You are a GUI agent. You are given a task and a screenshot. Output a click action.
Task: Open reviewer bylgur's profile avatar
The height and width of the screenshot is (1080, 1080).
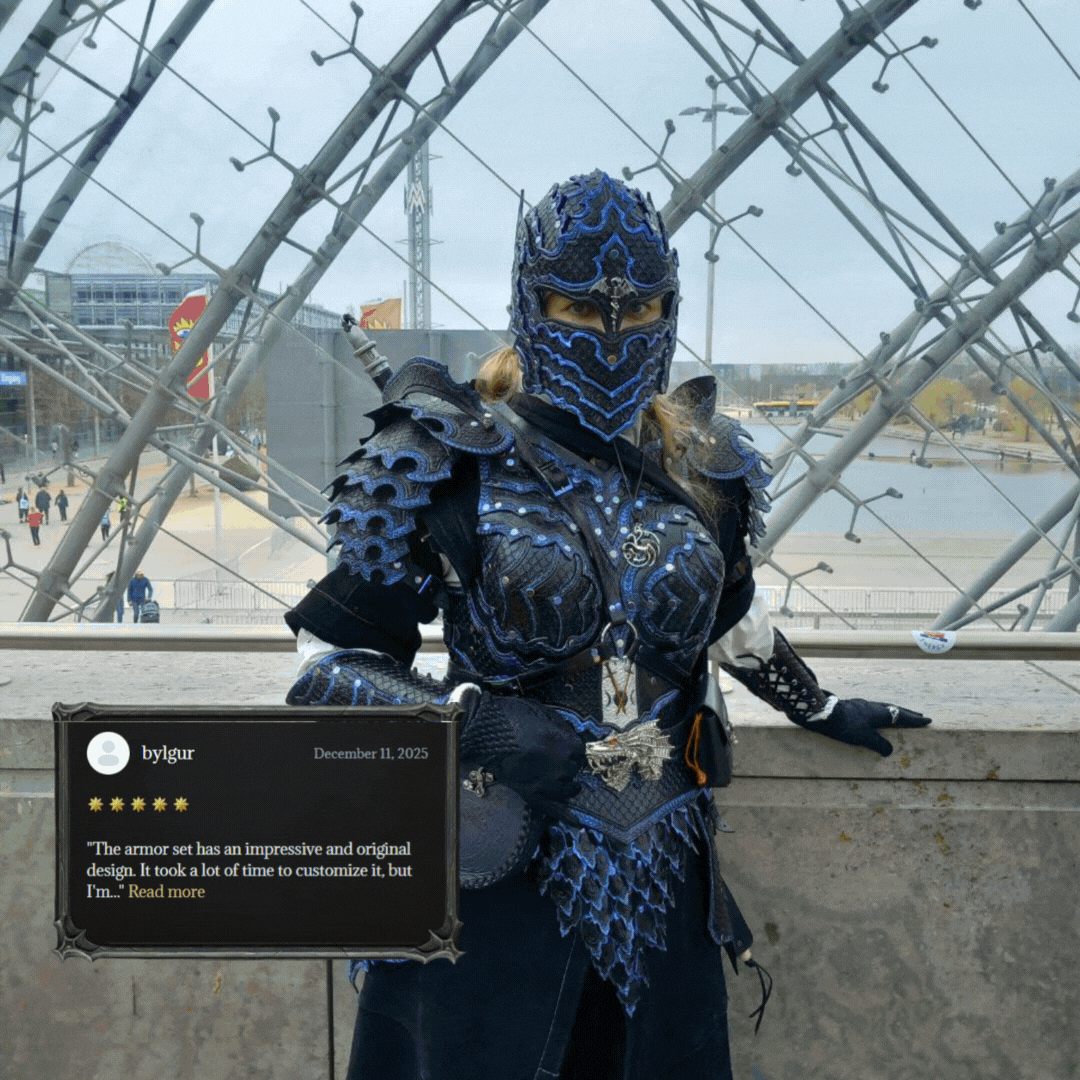(x=108, y=753)
